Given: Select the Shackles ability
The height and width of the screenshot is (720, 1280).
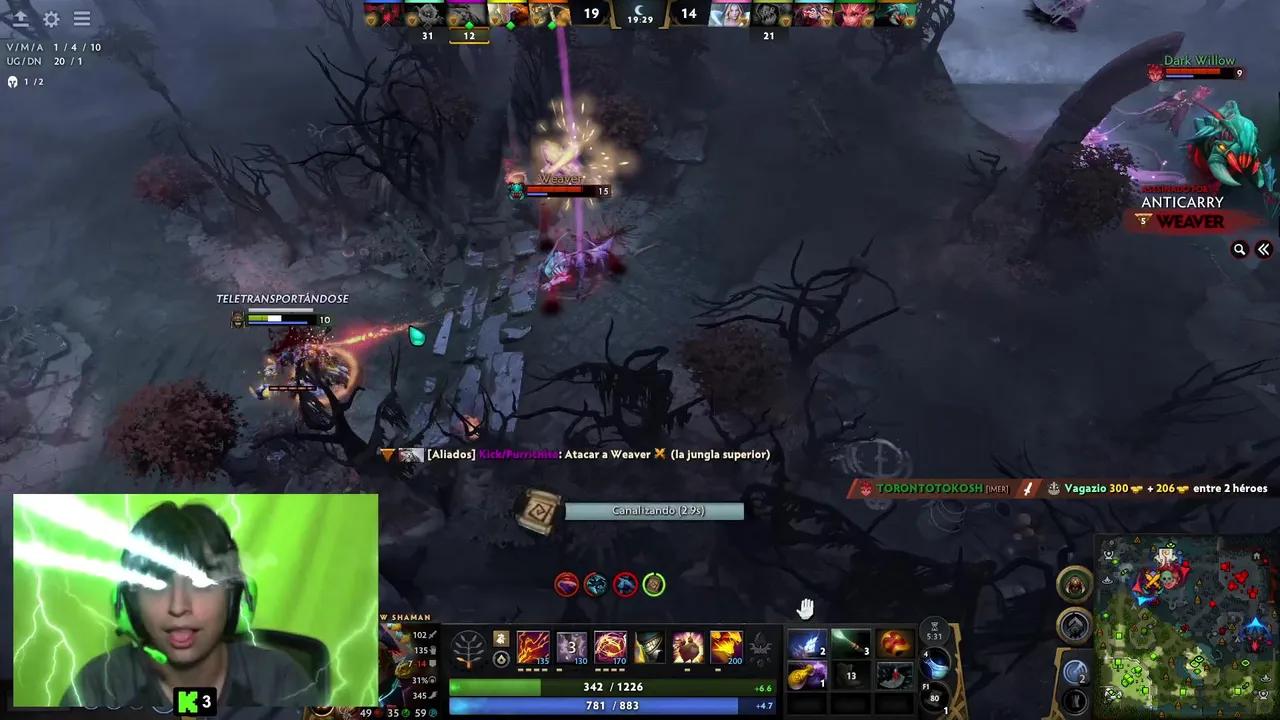Looking at the screenshot, I should click(610, 648).
